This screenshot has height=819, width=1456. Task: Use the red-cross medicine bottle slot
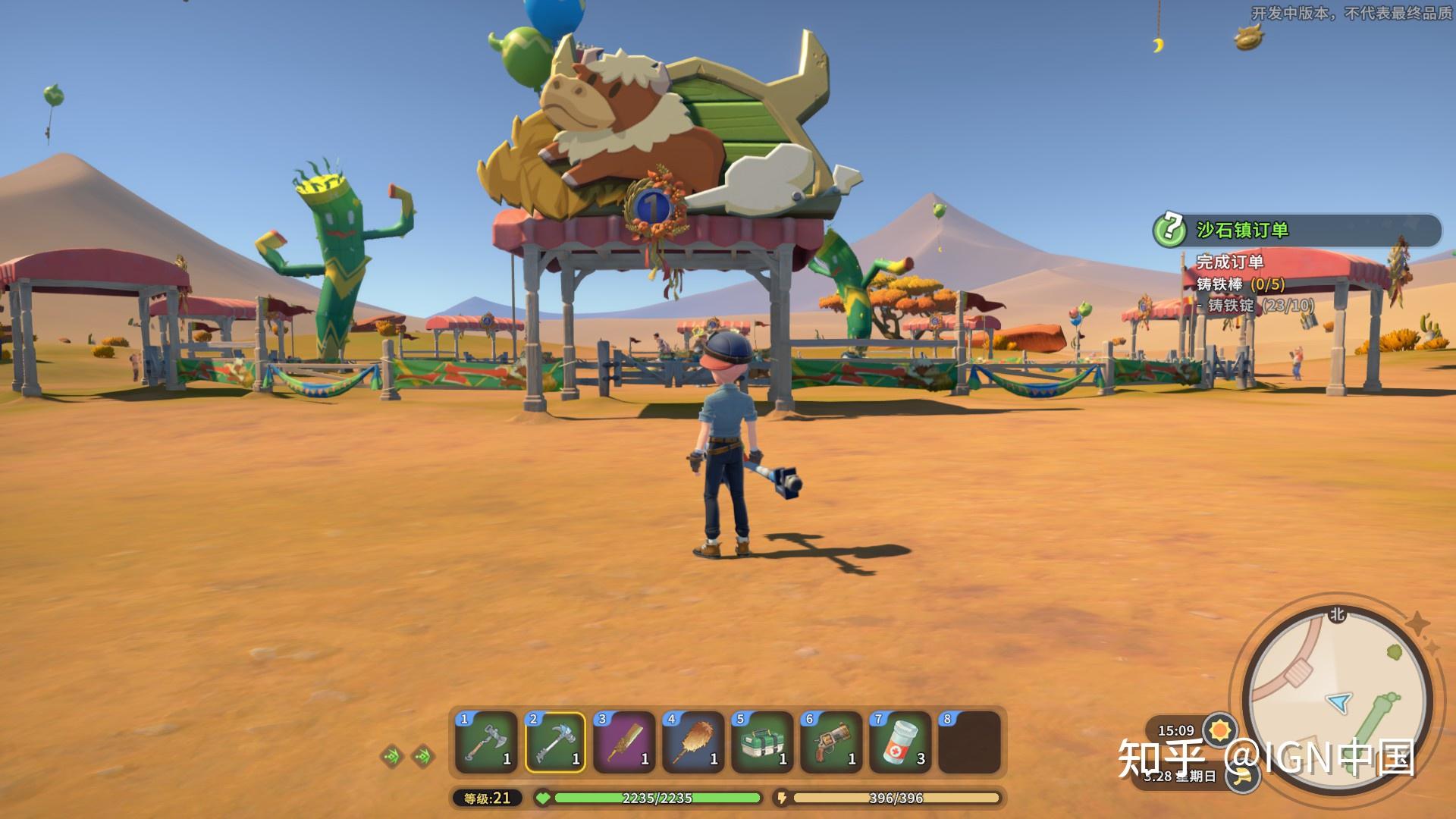[900, 742]
